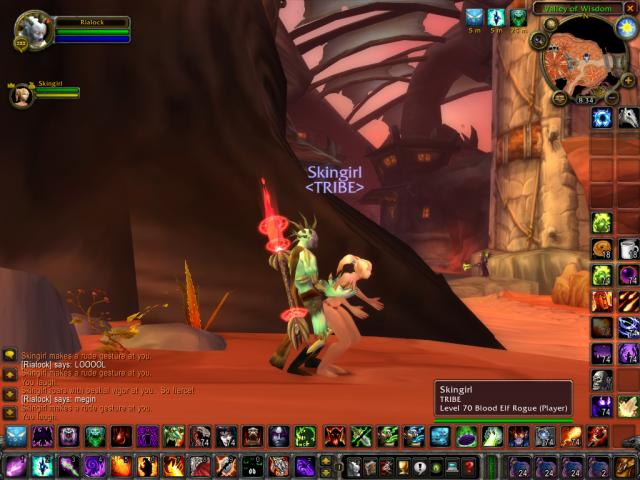Activate the blue swirl portal ability

602,118
